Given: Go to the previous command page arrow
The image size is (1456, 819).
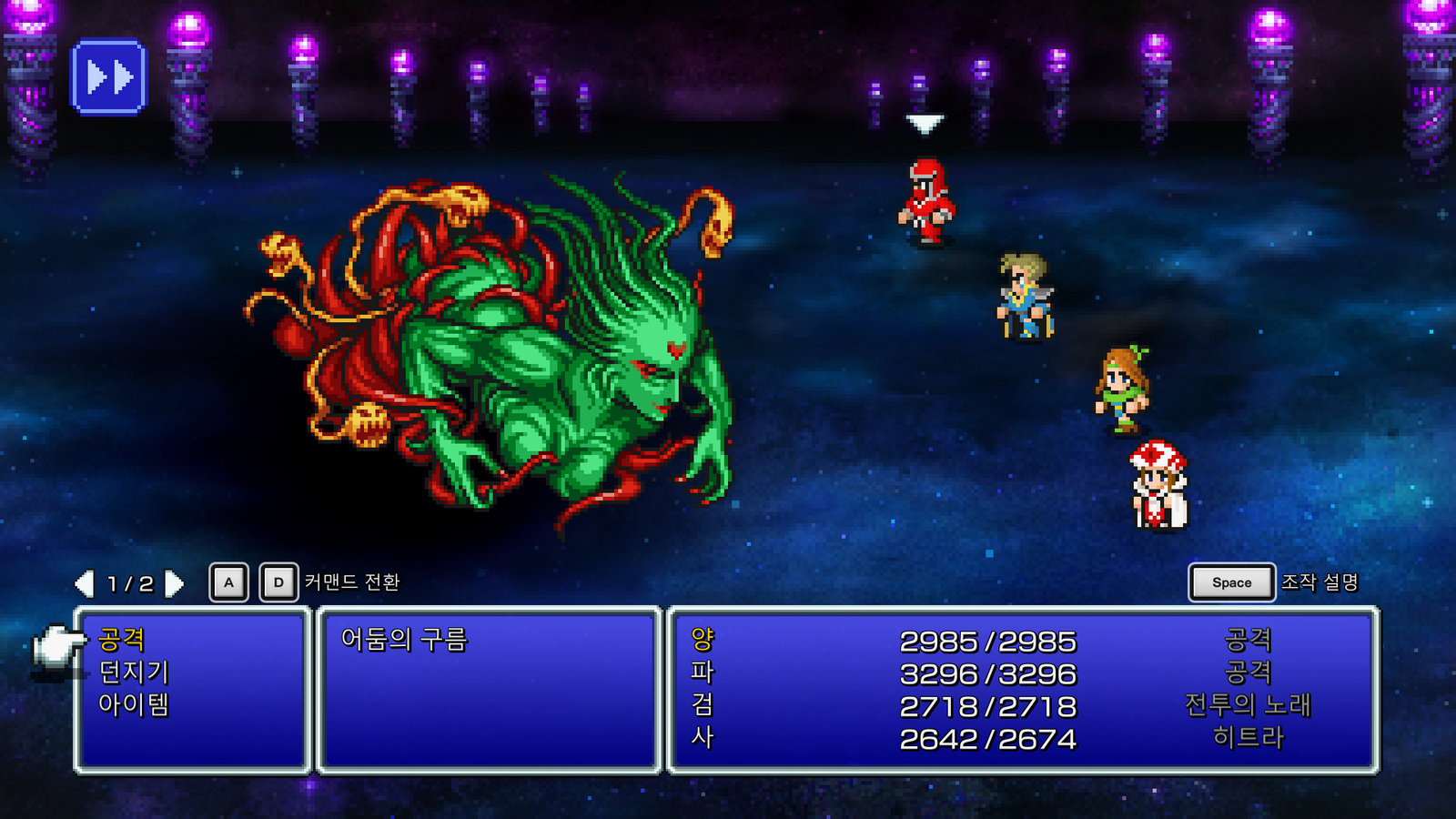Looking at the screenshot, I should [85, 583].
